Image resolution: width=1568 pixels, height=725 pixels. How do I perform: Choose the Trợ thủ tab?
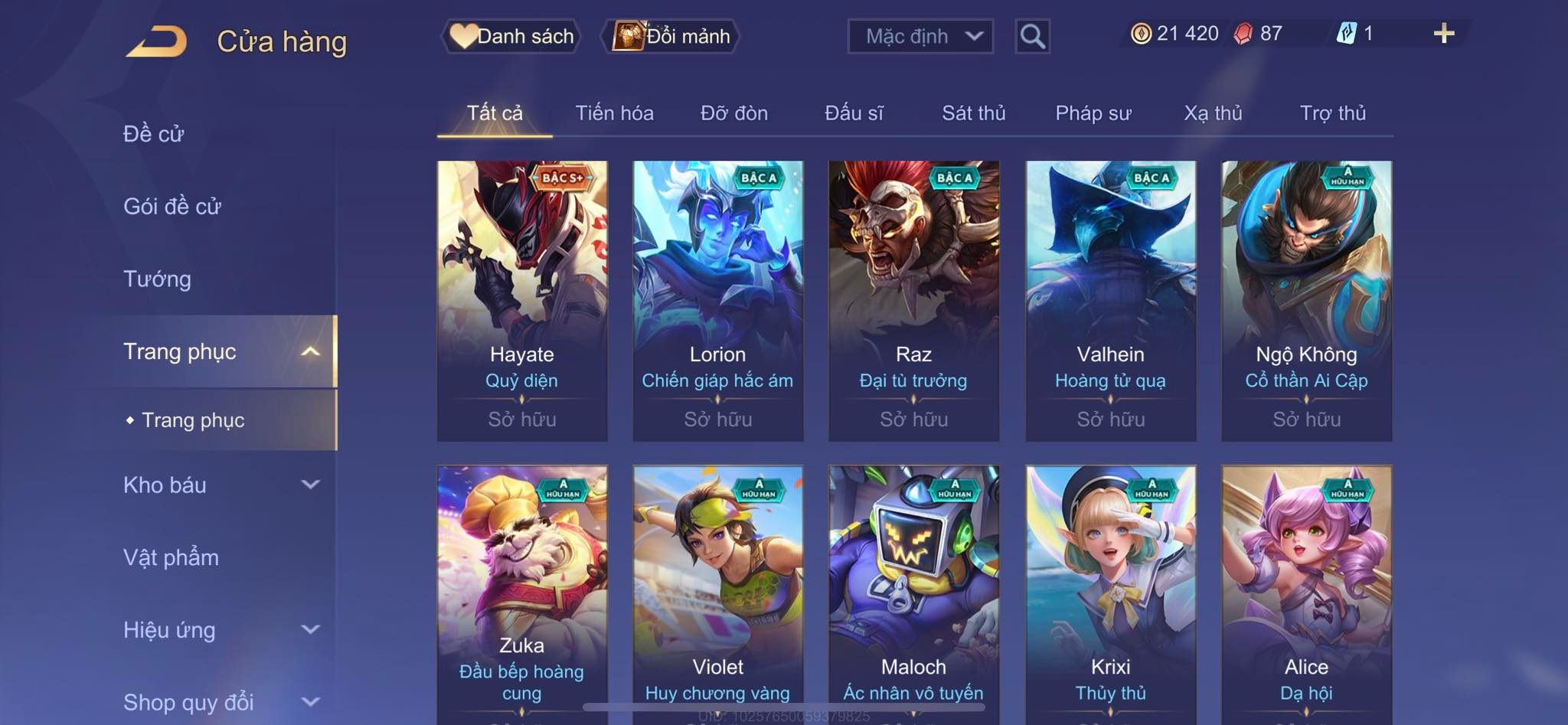[1332, 113]
